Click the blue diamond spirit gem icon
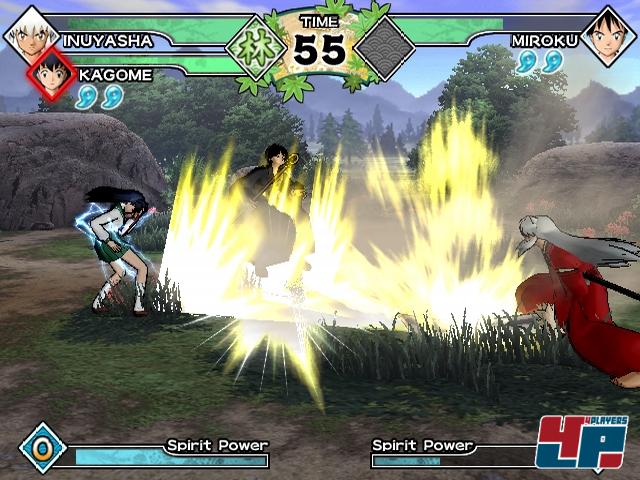The height and width of the screenshot is (480, 640). click(42, 447)
